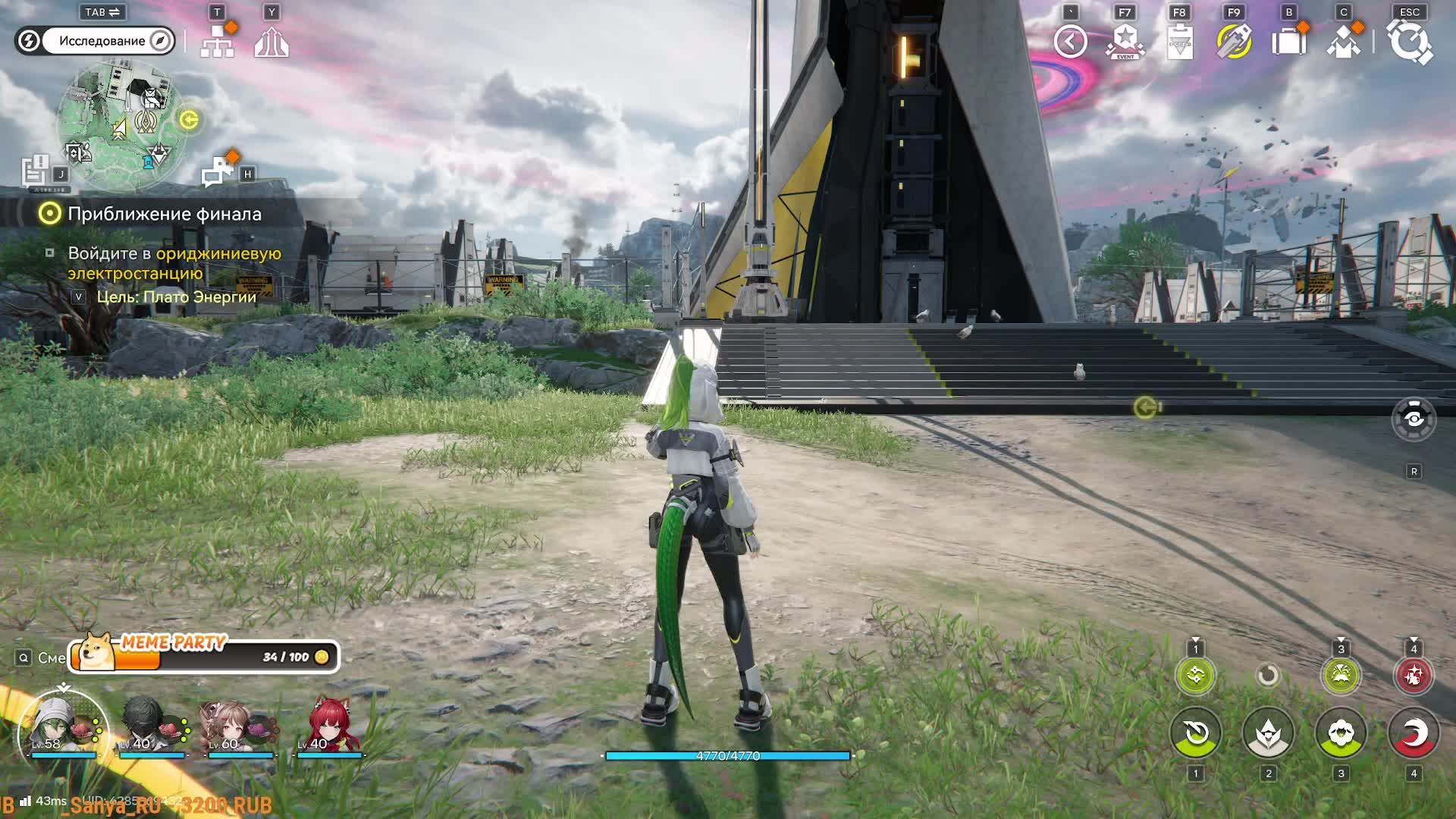Open the circular minimap

point(121,125)
